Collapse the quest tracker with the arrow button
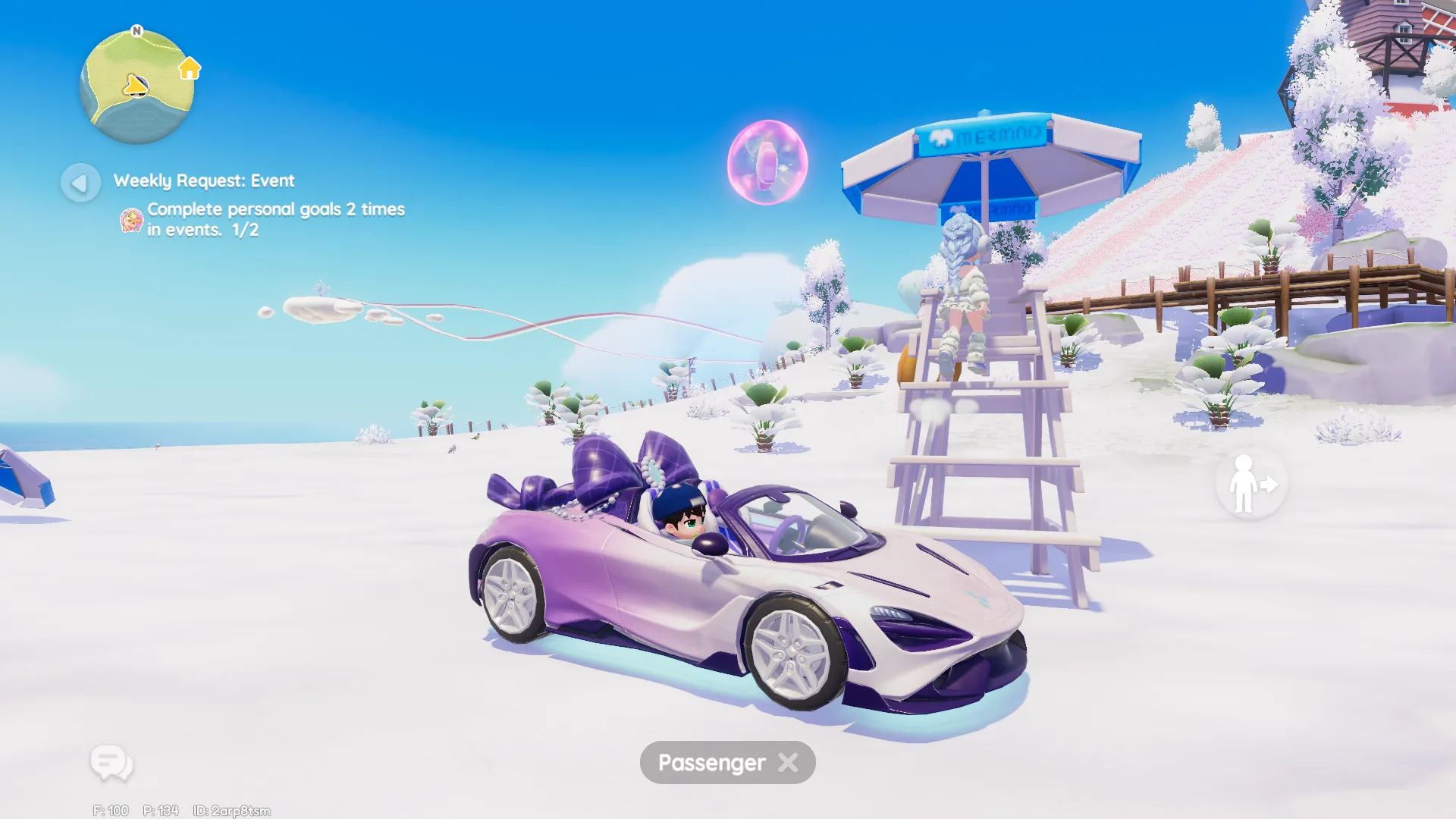Screen dimensions: 1456x819 [x=80, y=183]
